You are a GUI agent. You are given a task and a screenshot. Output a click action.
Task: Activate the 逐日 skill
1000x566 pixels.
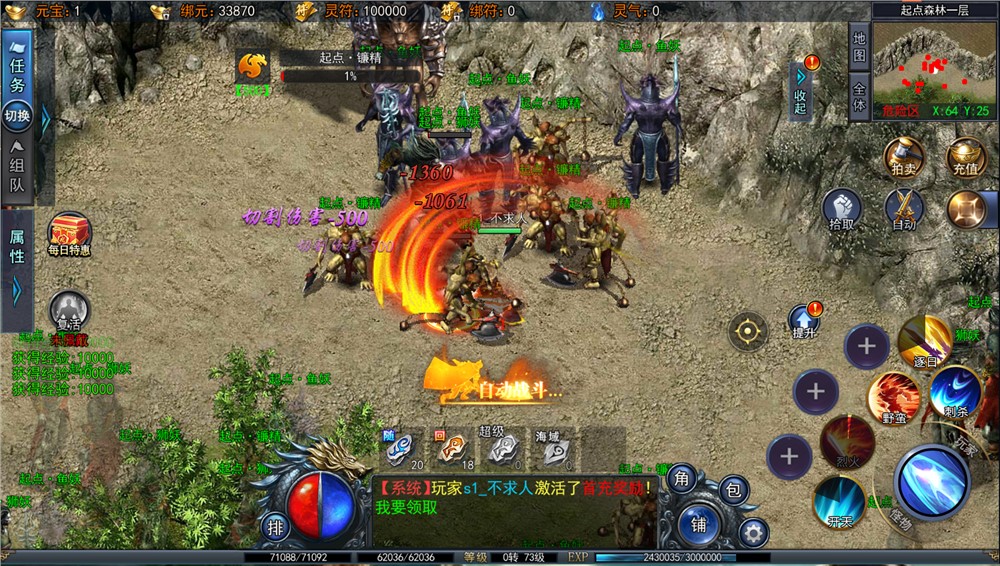pyautogui.click(x=923, y=341)
